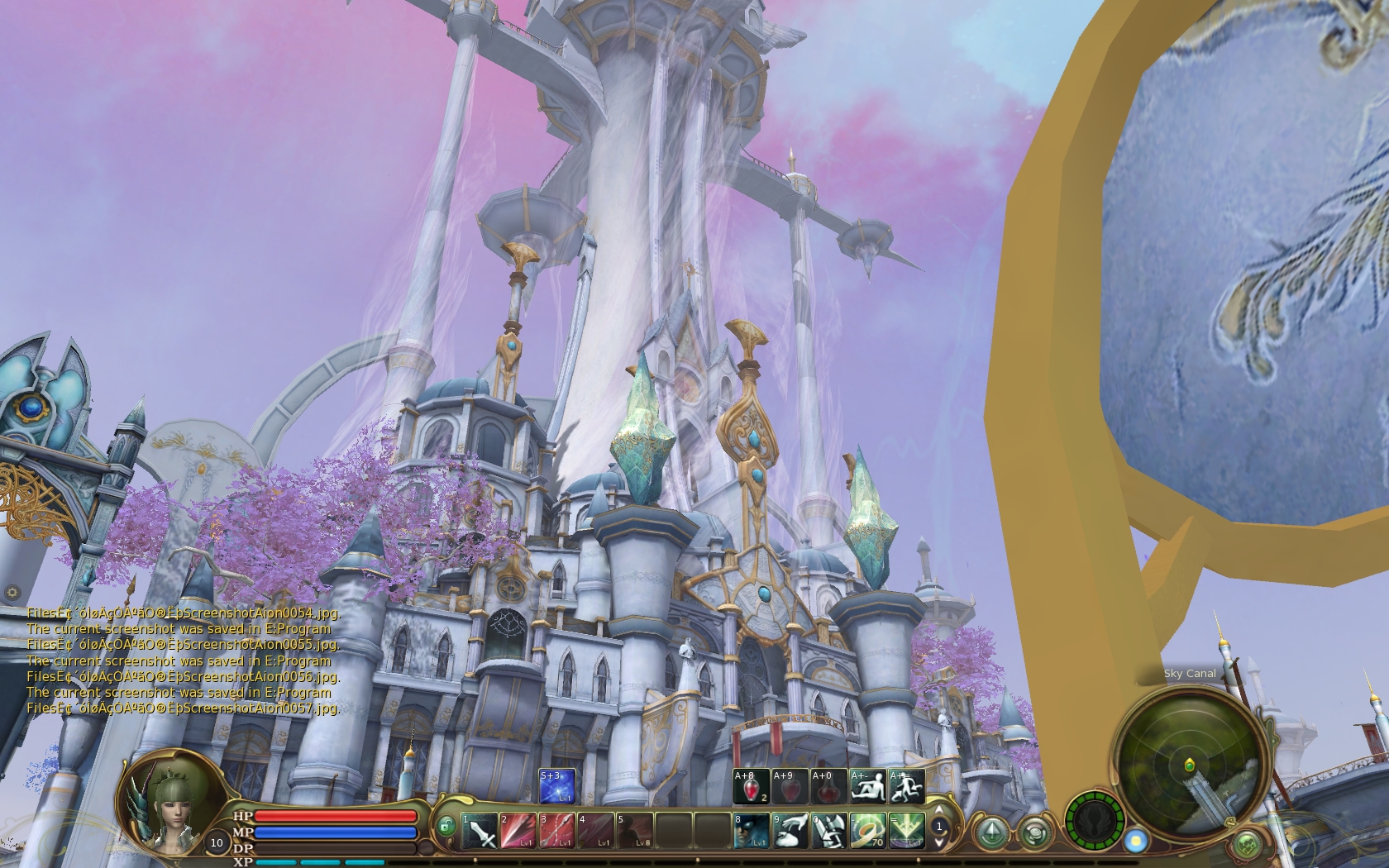Select the dimmed red slash skill in slot 4
Viewport: 1389px width, 868px height.
(x=594, y=831)
